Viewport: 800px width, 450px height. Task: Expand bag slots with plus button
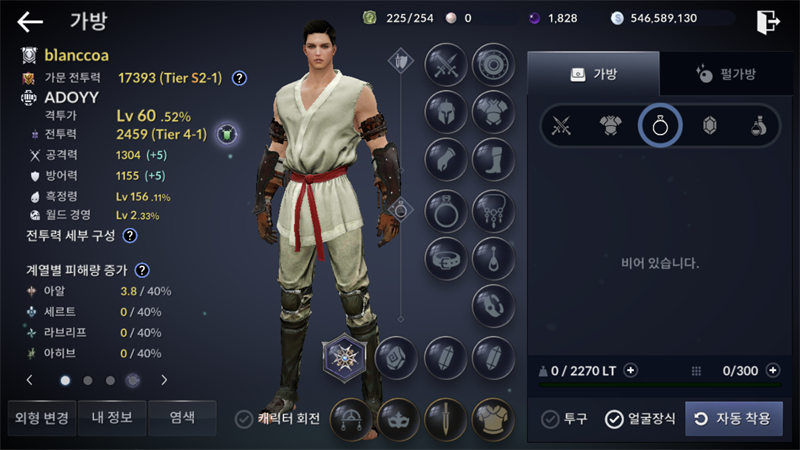coord(772,370)
